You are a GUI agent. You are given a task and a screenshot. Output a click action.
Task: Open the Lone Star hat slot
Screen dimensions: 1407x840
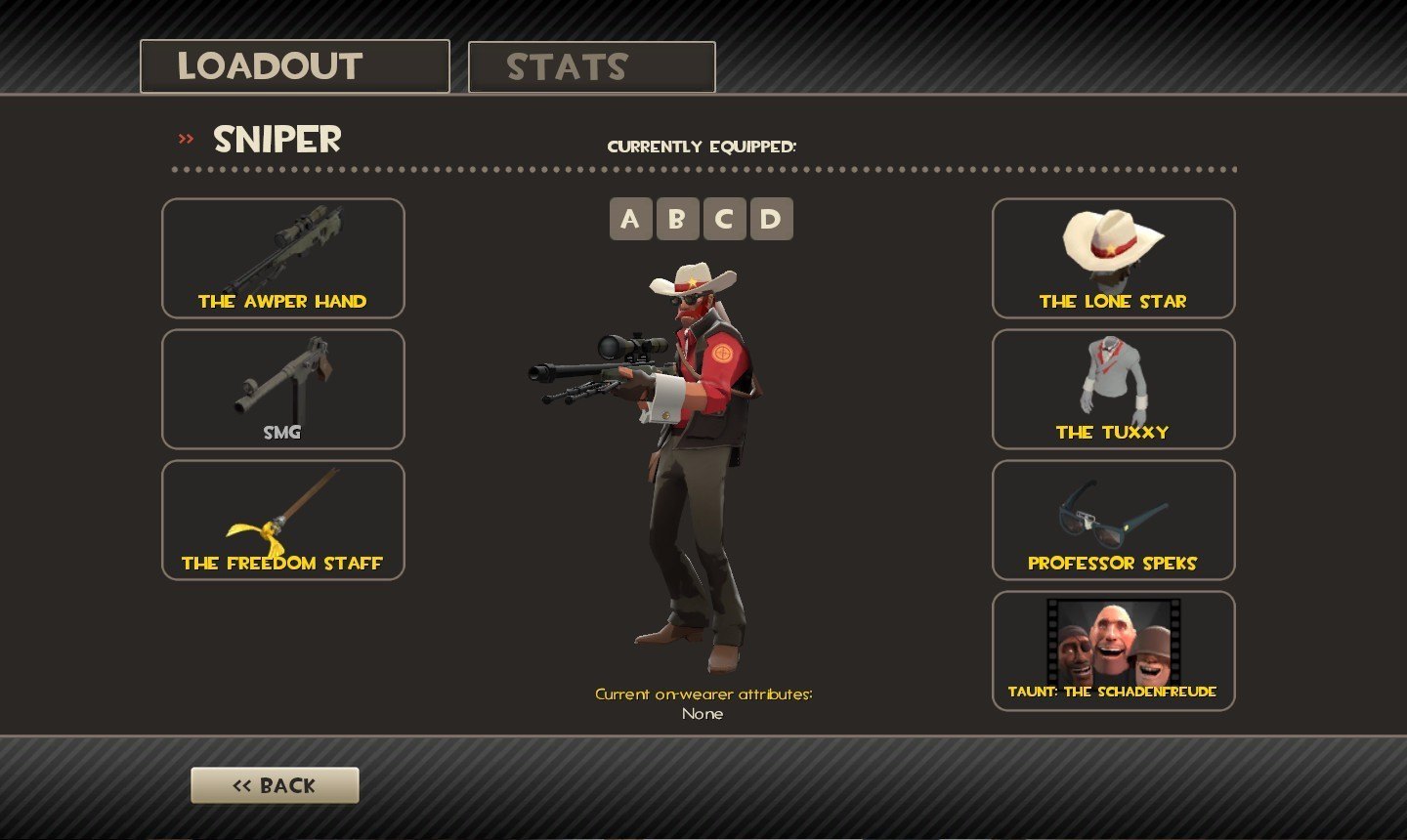(x=1113, y=258)
